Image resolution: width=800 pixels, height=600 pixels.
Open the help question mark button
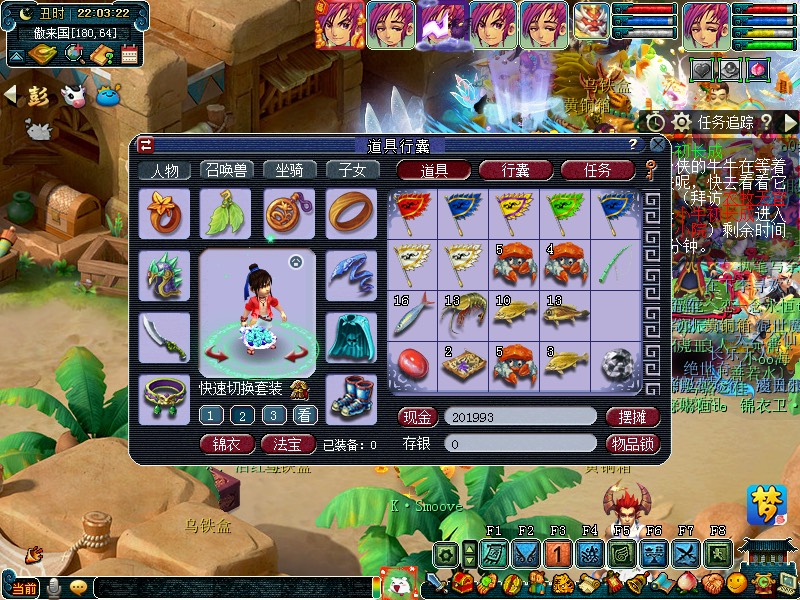pyautogui.click(x=633, y=145)
